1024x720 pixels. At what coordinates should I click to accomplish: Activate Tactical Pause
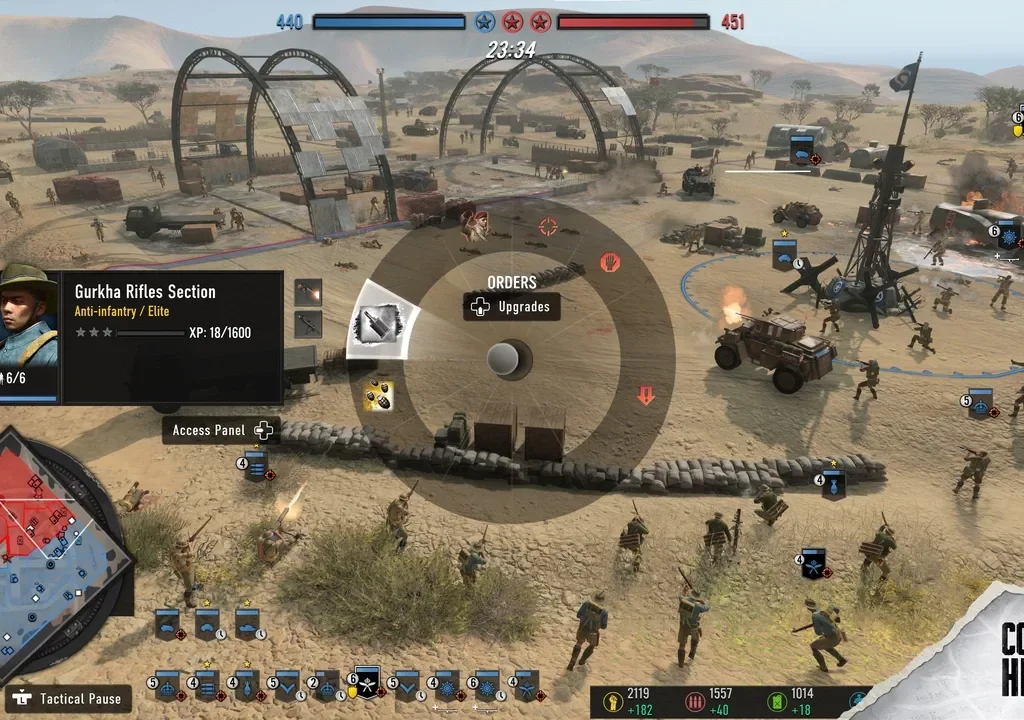[70, 698]
